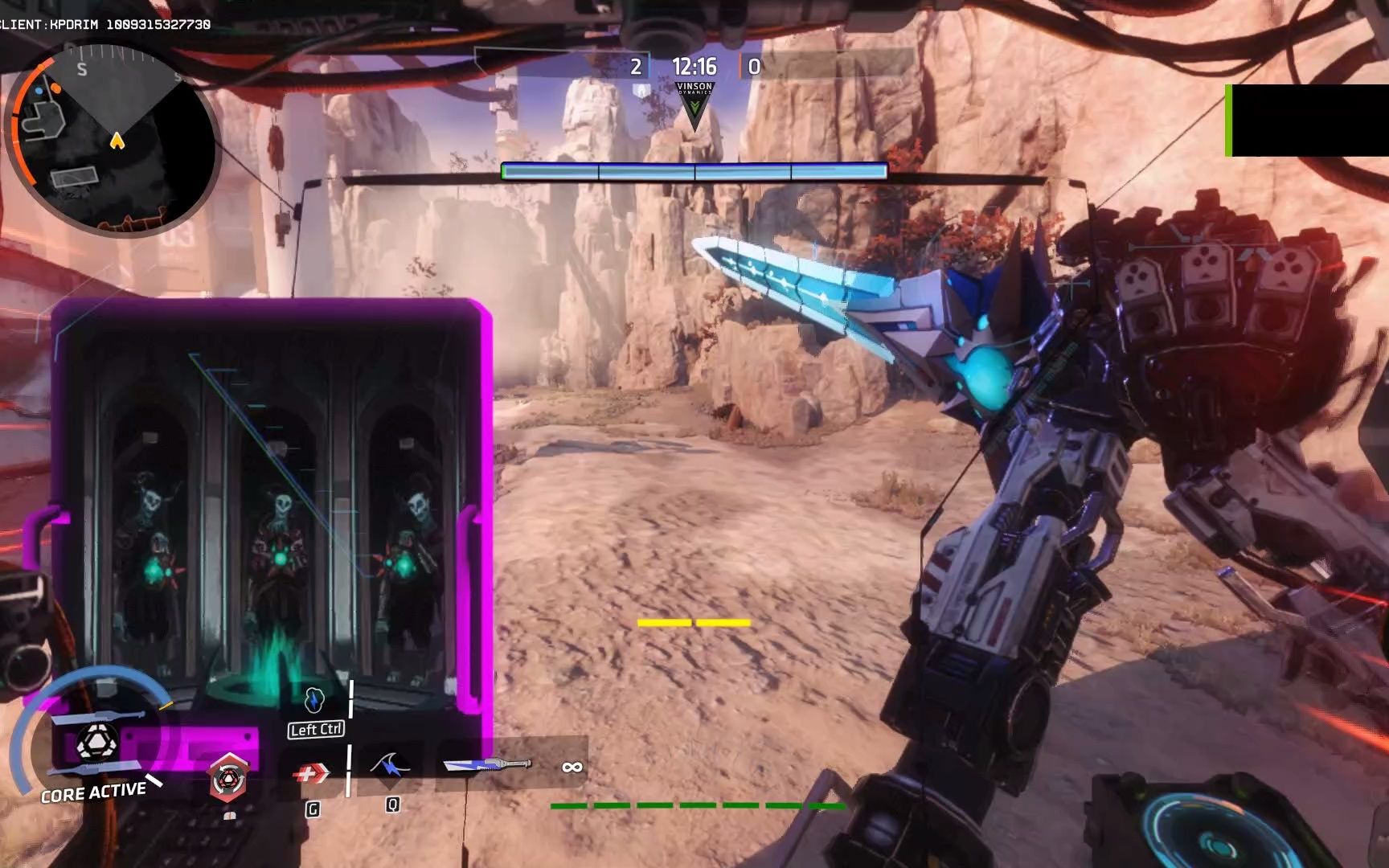Activate the red cross arrow ability
The width and height of the screenshot is (1389, 868).
[310, 773]
